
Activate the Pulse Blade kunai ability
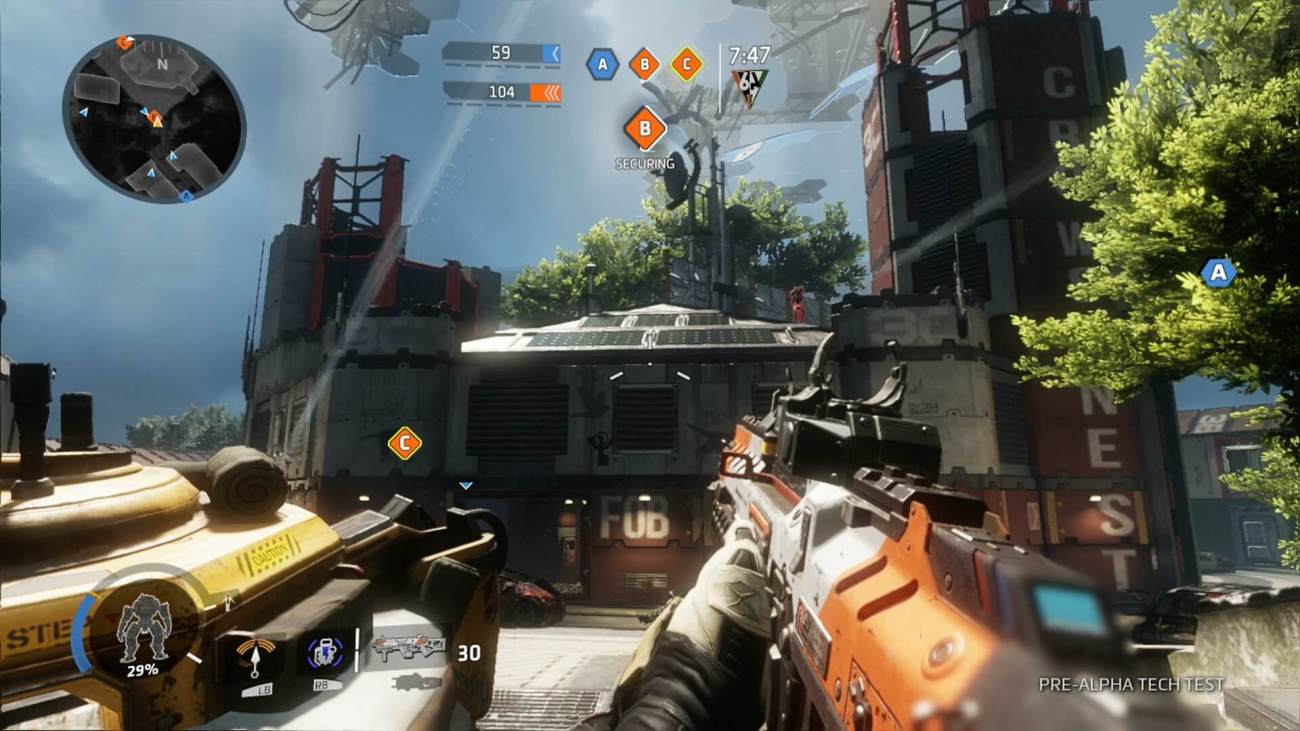258,655
